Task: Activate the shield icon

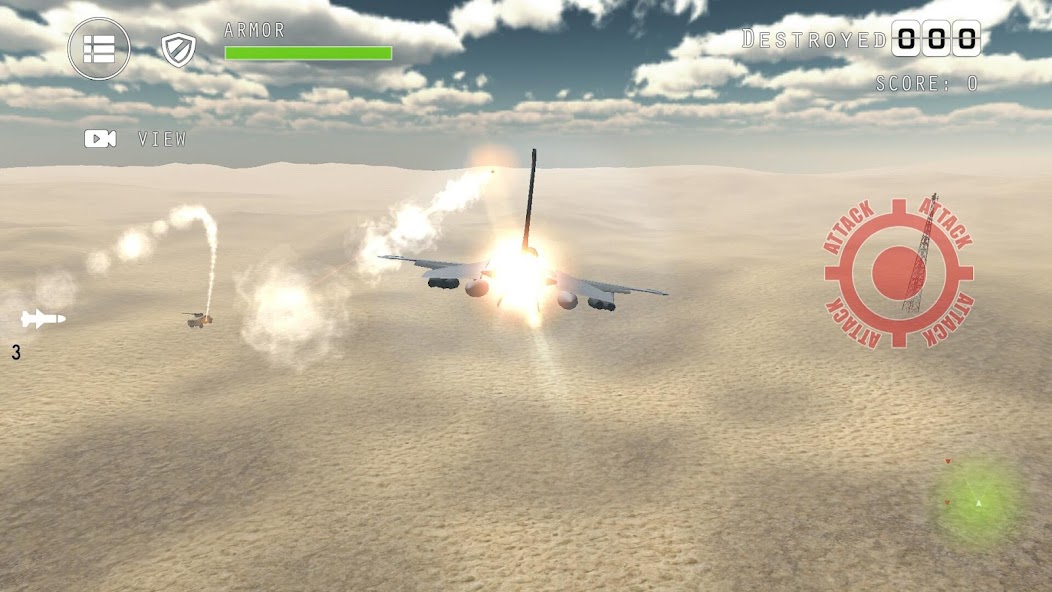Action: pyautogui.click(x=178, y=50)
